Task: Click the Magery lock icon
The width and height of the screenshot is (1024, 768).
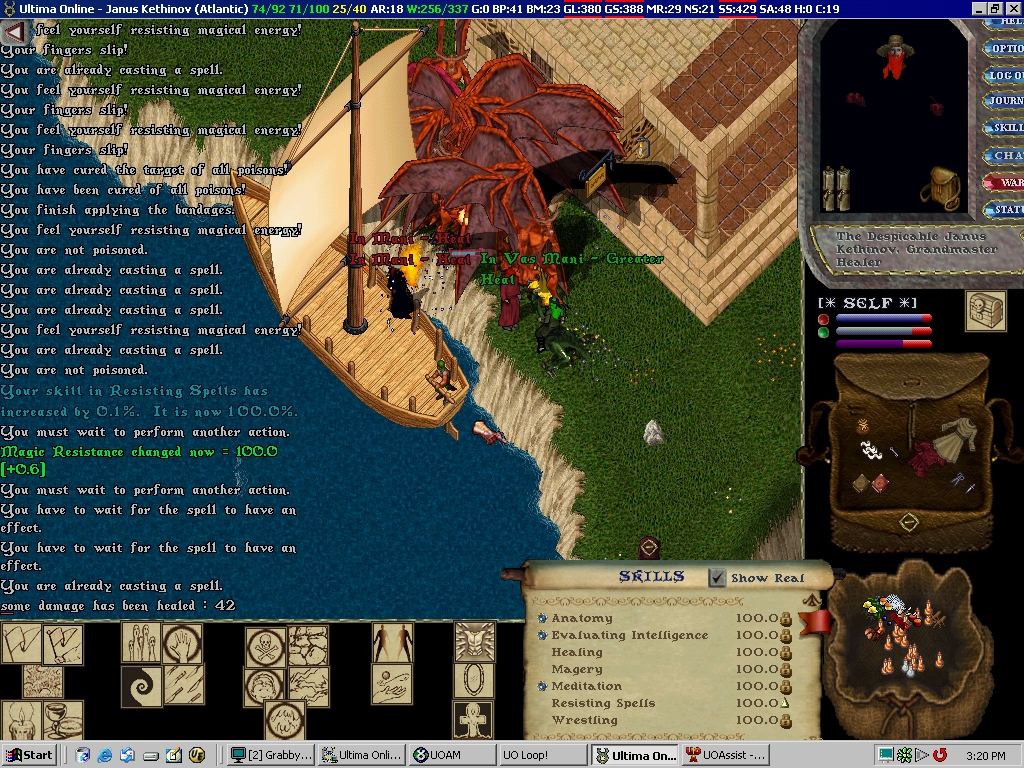Action: 785,670
